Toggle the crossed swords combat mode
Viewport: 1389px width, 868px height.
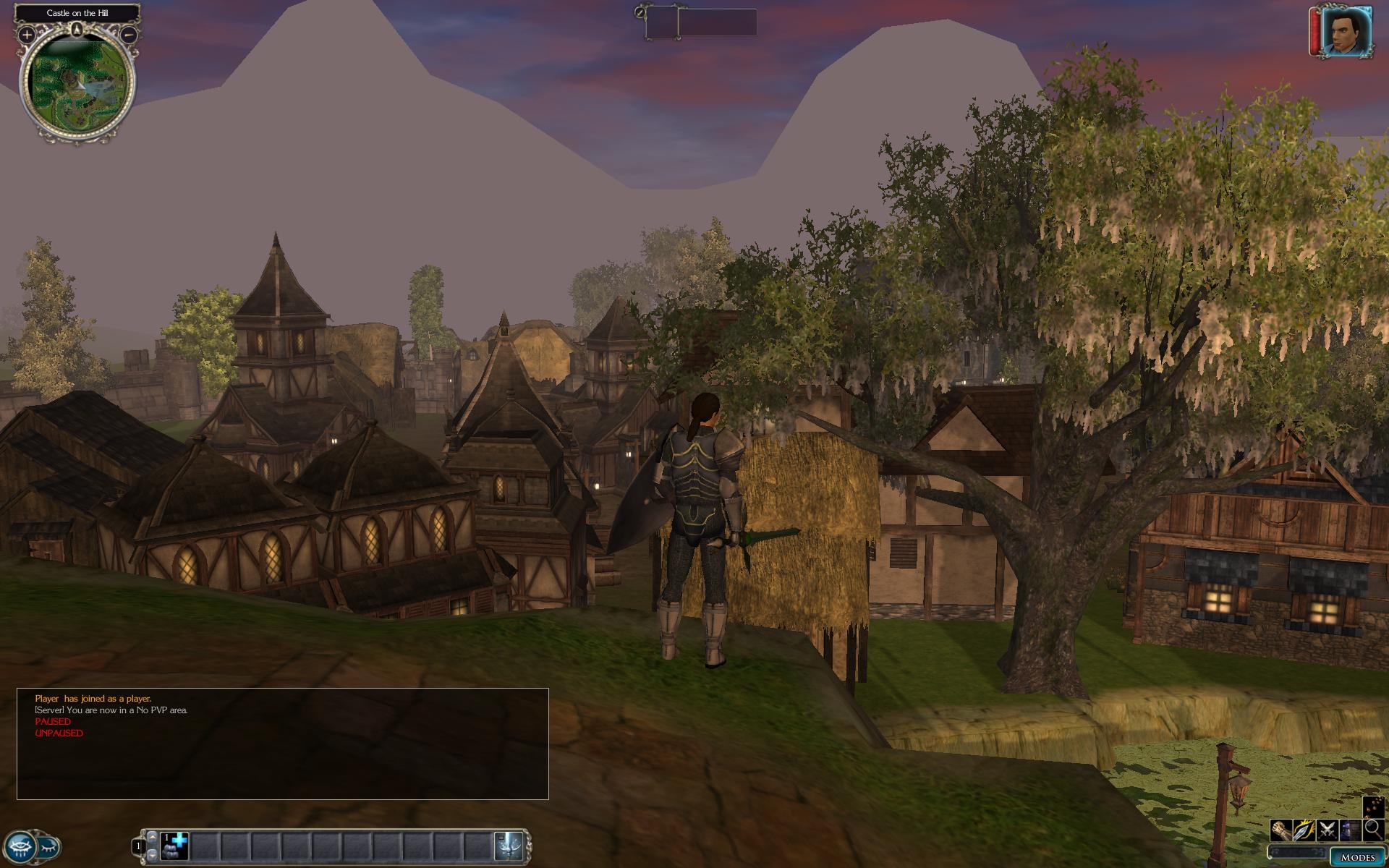pyautogui.click(x=1327, y=830)
